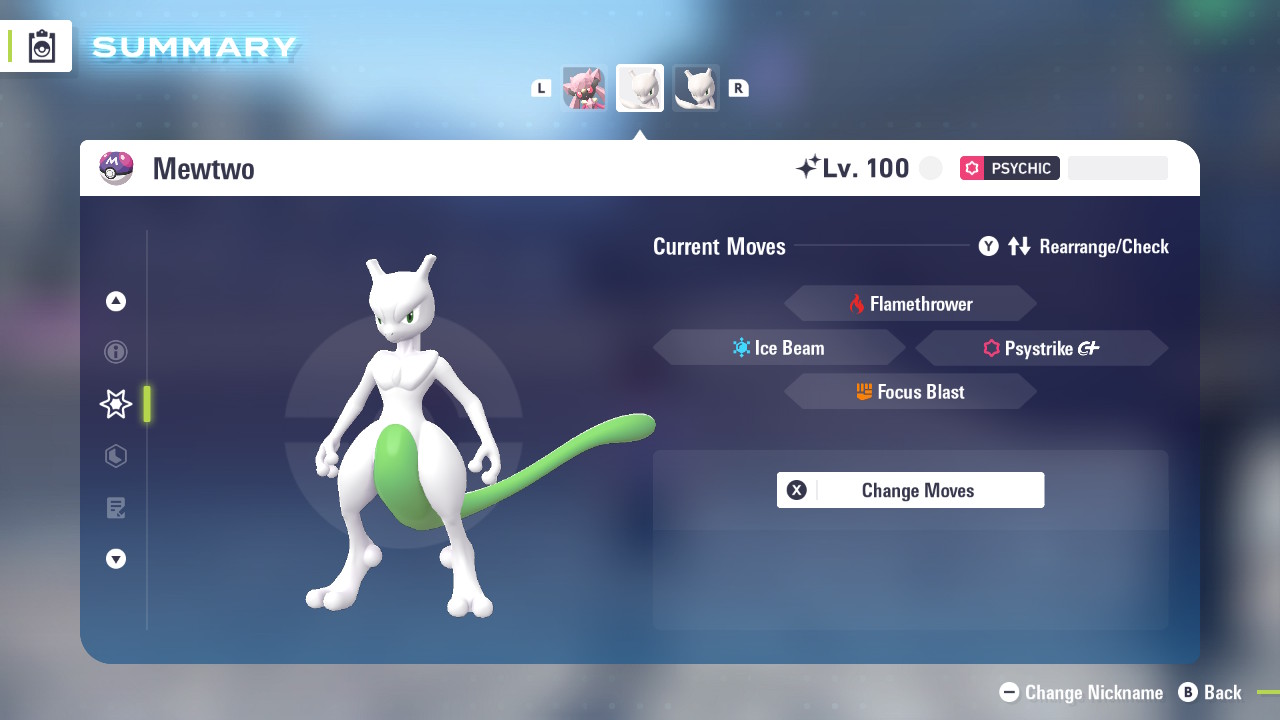Choose the Ice Beam move

779,348
